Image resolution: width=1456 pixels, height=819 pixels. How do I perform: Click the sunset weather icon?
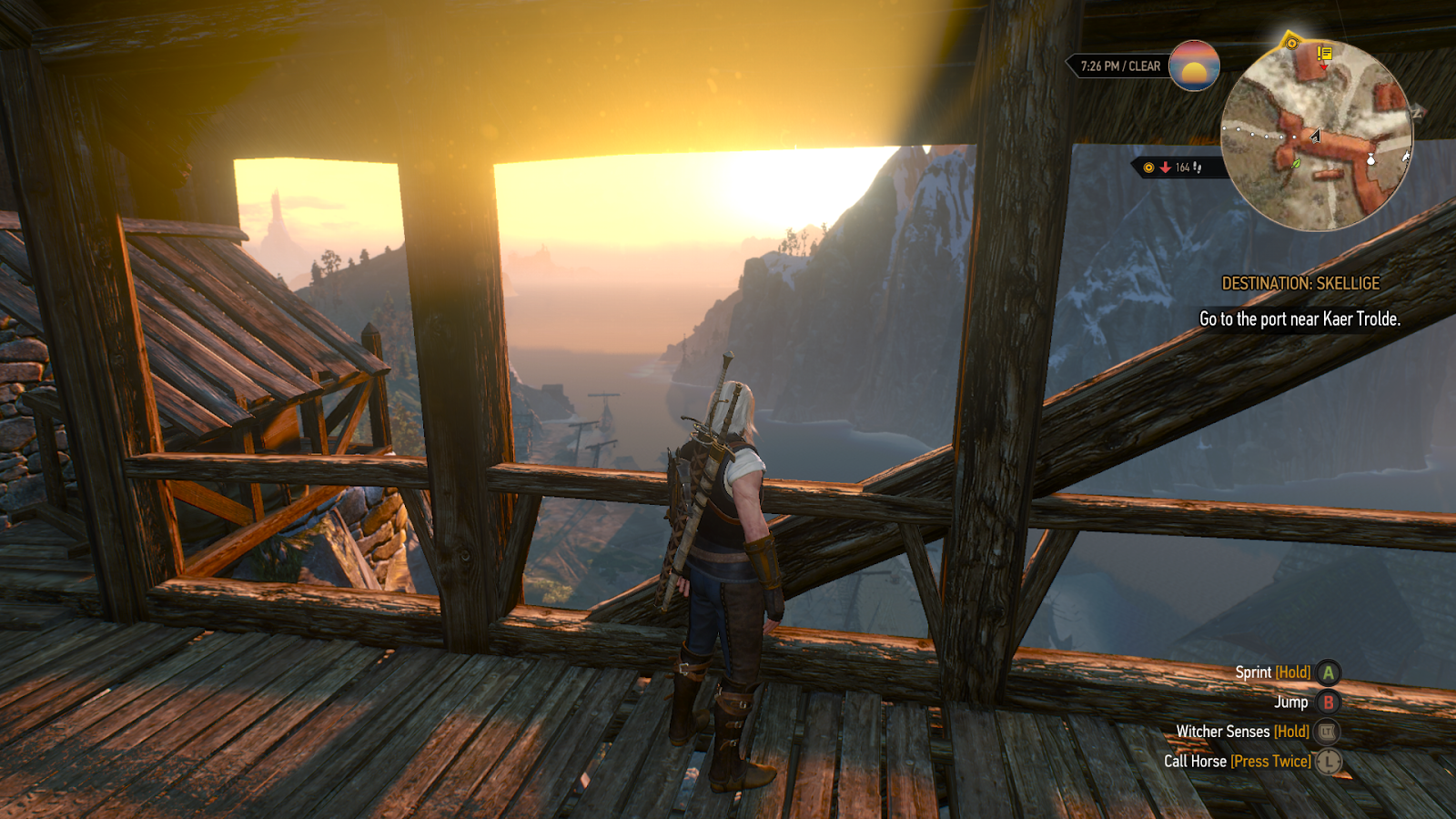(1194, 66)
